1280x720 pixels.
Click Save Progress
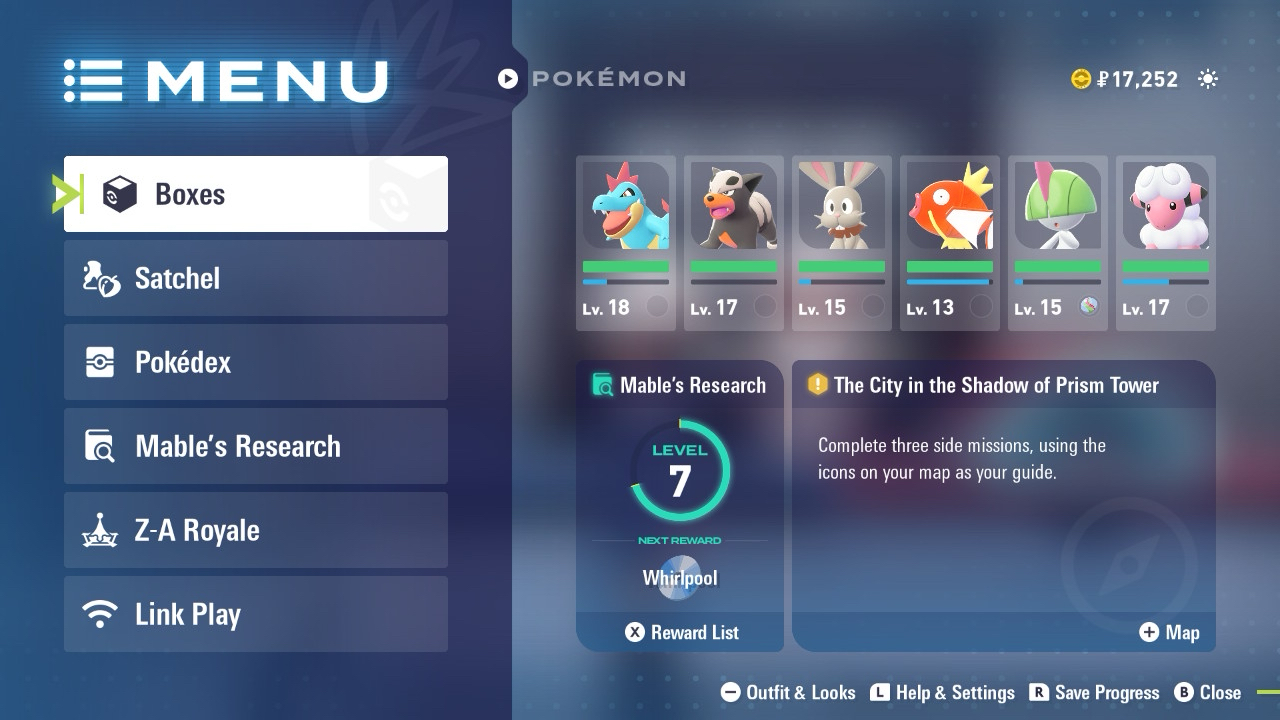pos(1094,692)
